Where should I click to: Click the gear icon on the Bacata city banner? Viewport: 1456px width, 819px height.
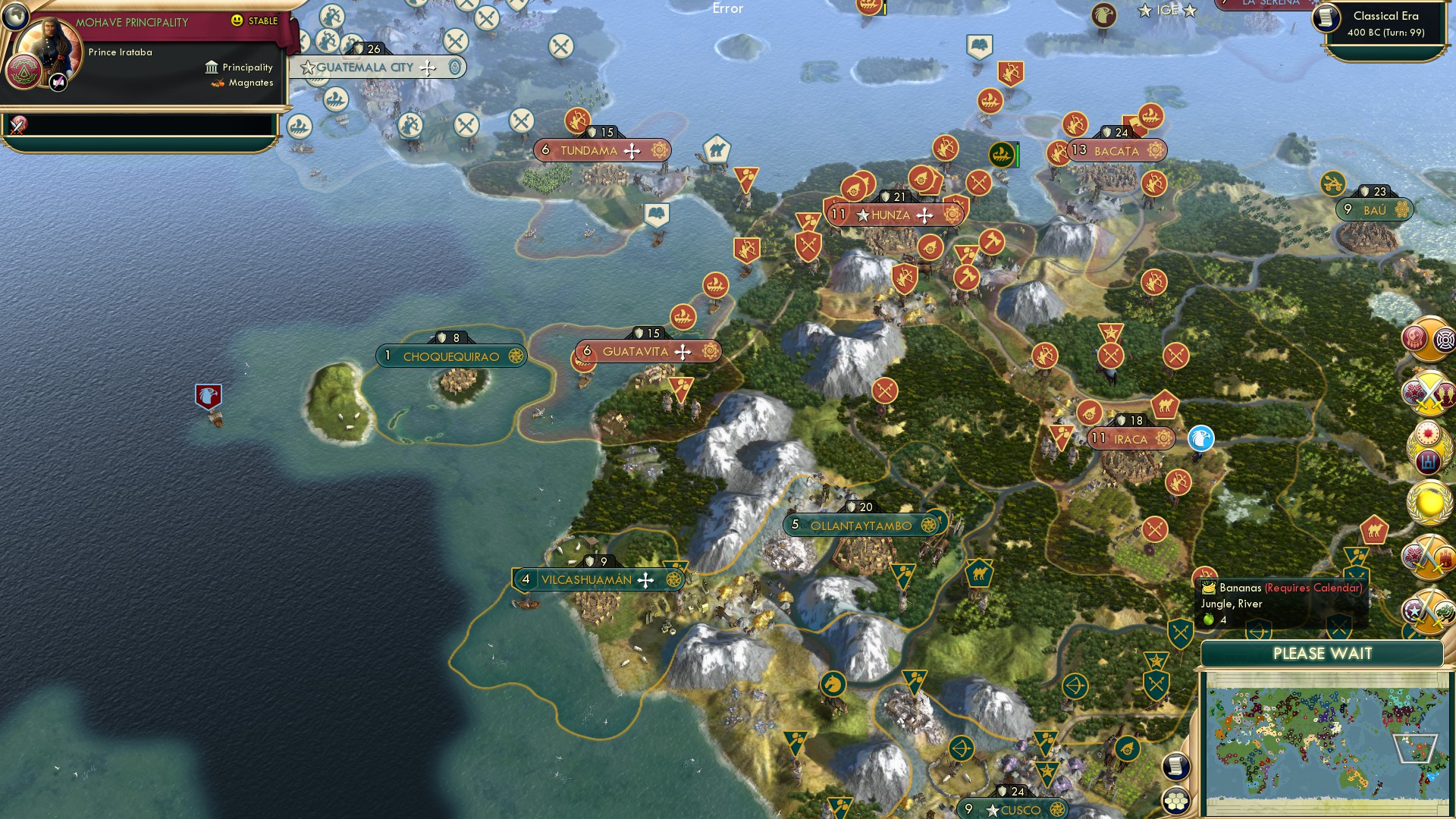pyautogui.click(x=1155, y=150)
